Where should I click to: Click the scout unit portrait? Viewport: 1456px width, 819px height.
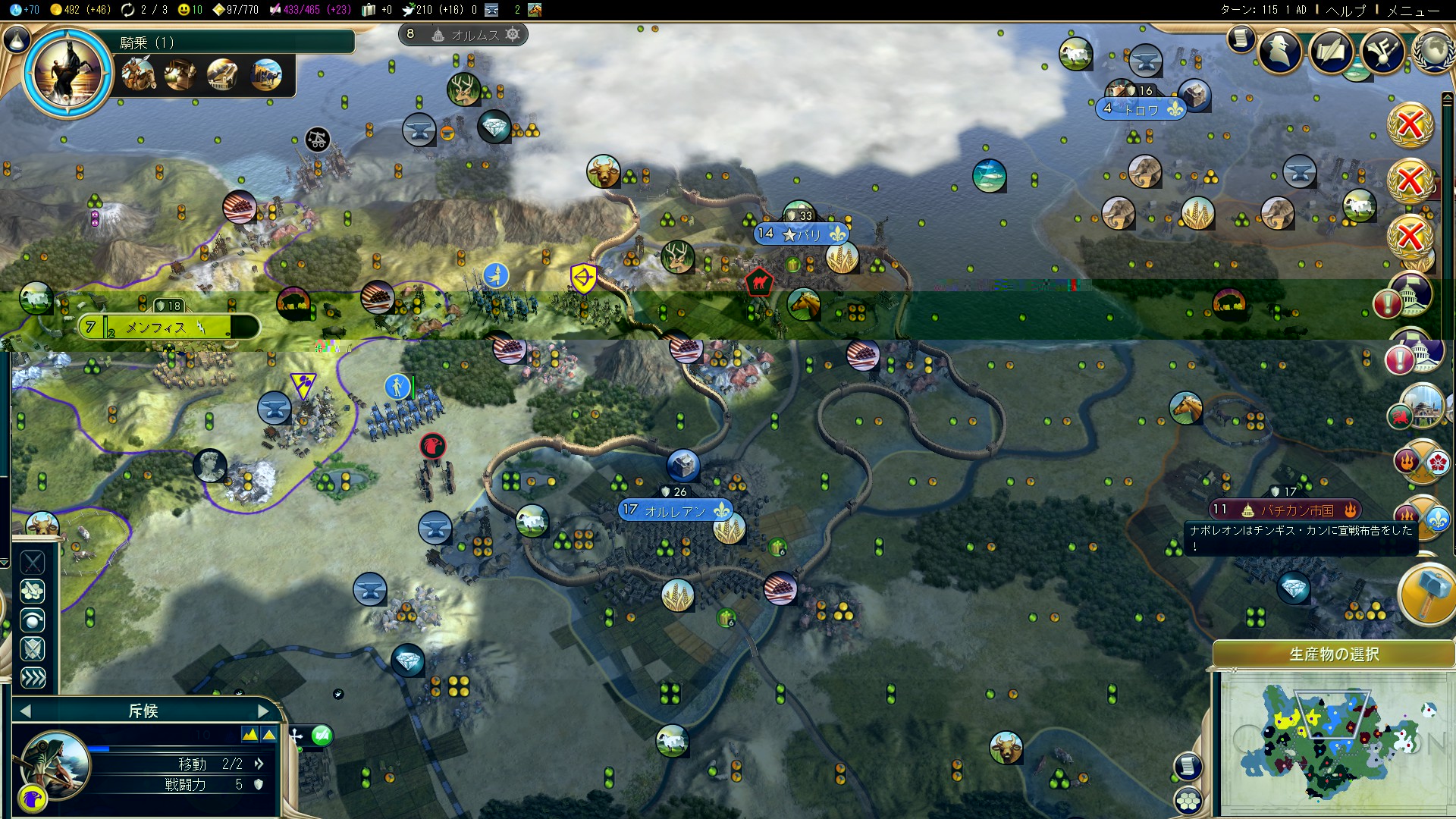click(x=56, y=763)
